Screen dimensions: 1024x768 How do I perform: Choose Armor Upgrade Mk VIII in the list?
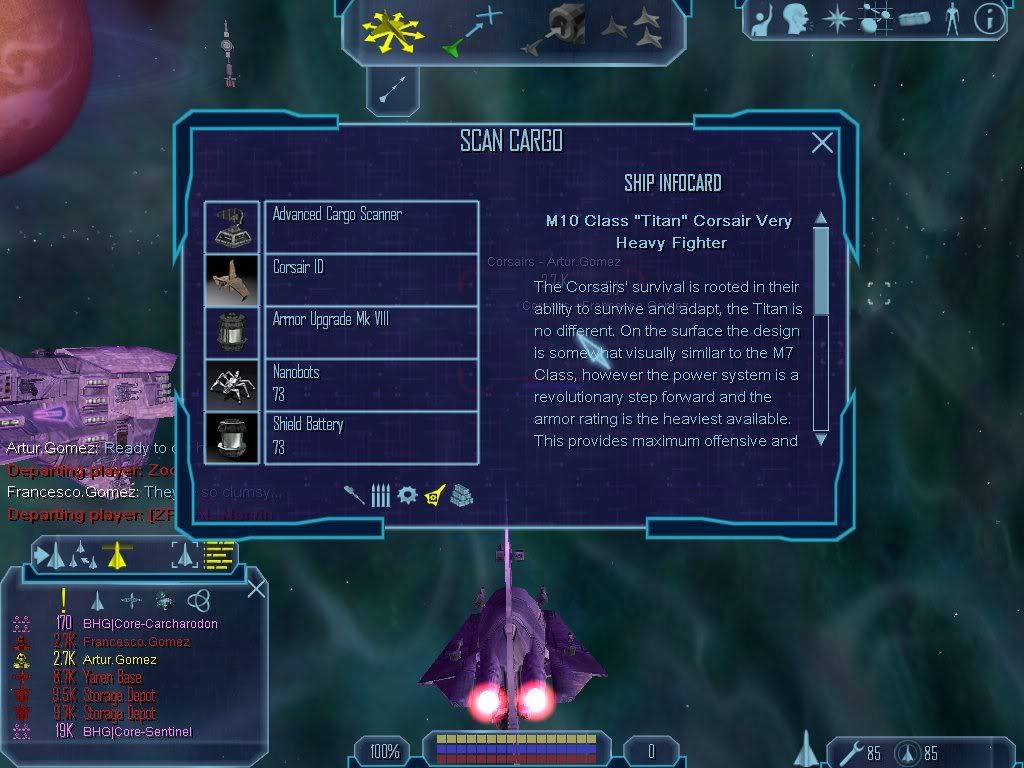pyautogui.click(x=371, y=332)
